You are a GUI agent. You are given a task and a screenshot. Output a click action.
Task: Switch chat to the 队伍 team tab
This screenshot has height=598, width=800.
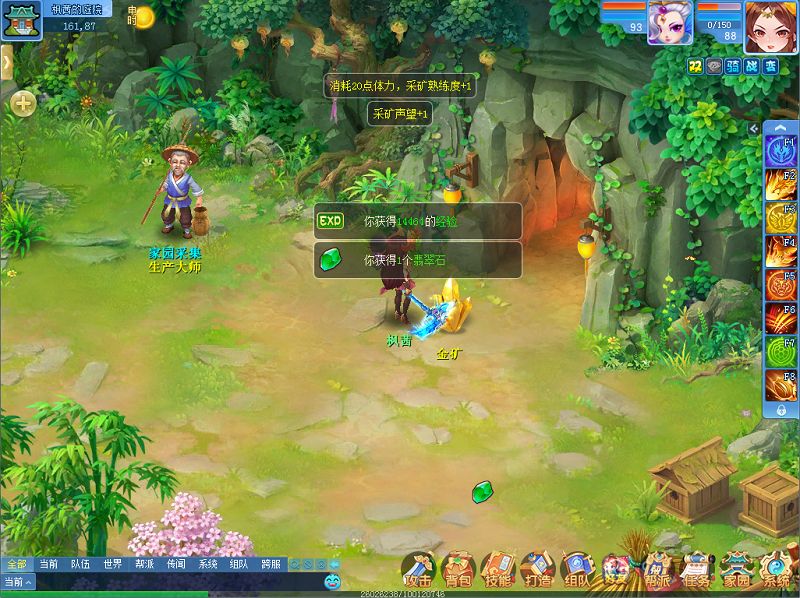tap(80, 564)
